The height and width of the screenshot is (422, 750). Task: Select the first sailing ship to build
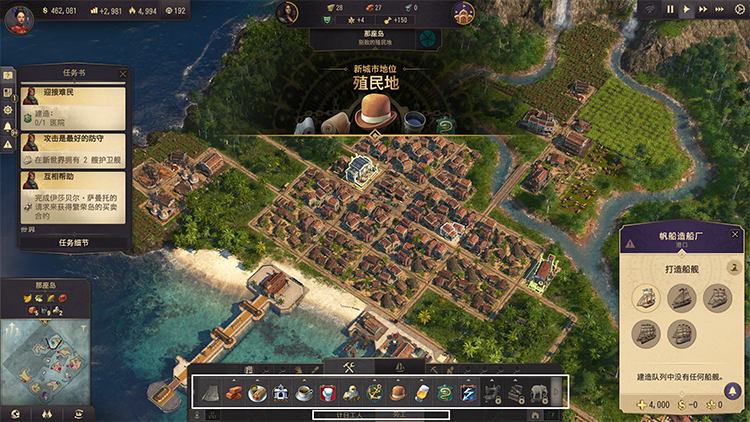[647, 298]
